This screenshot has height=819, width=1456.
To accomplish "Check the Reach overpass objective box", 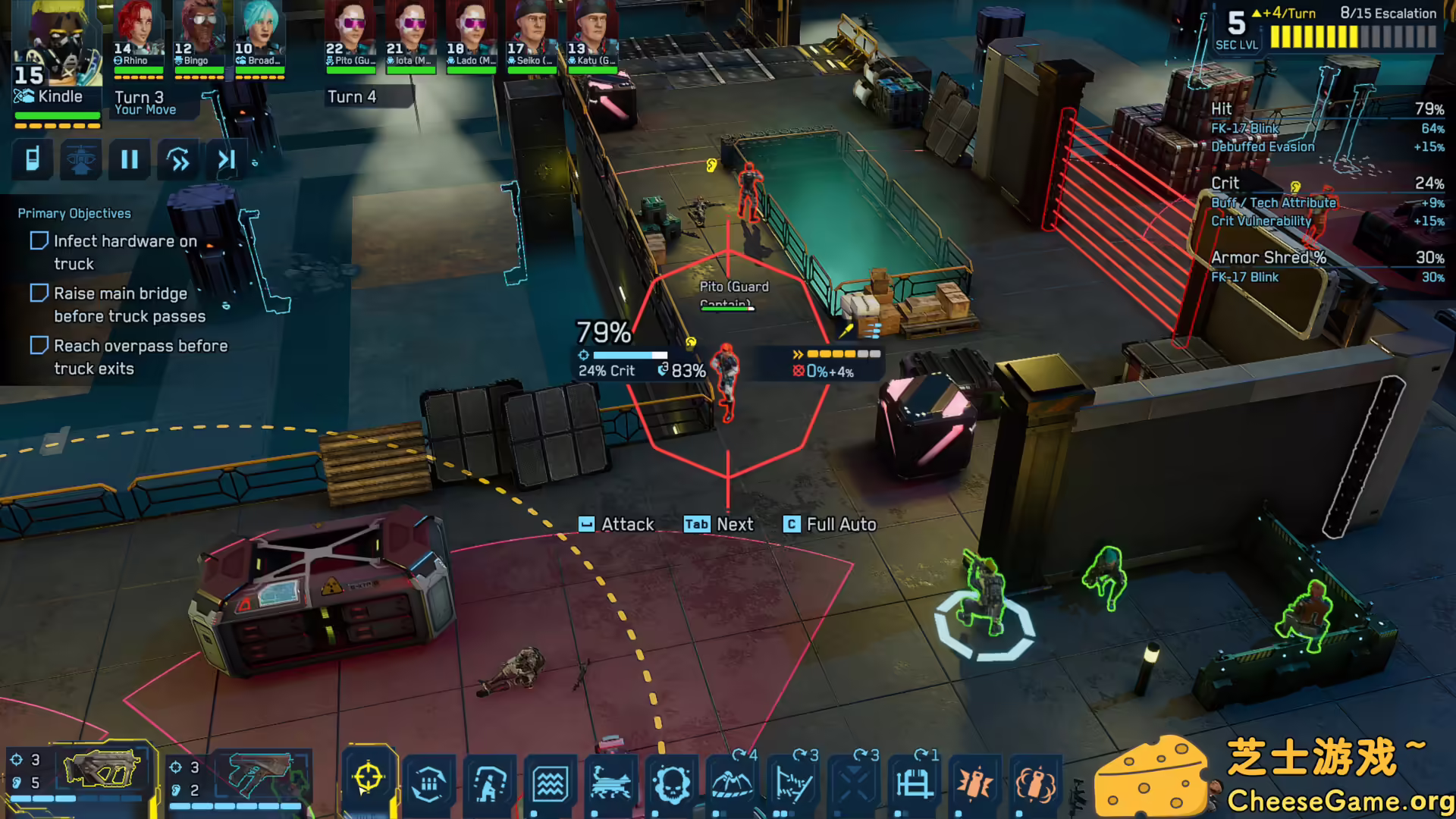I will click(39, 345).
